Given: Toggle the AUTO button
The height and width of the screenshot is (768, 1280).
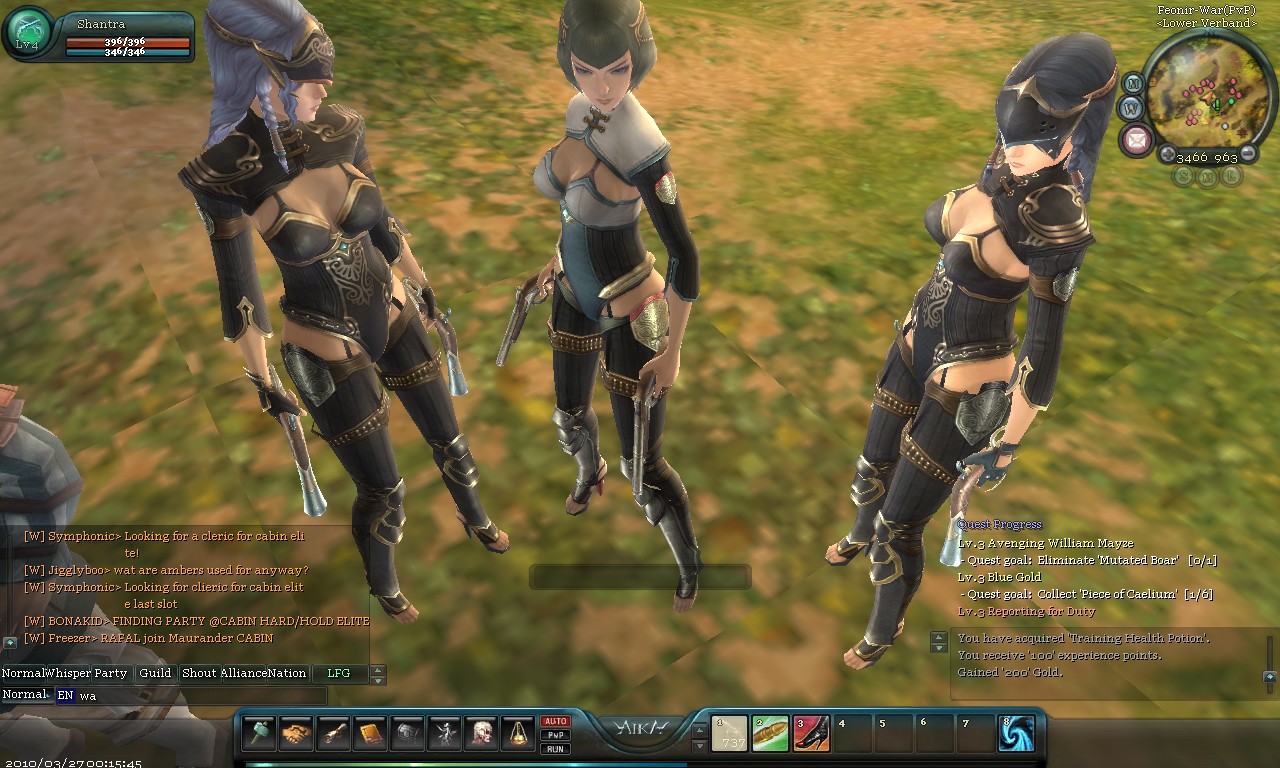Looking at the screenshot, I should (555, 721).
